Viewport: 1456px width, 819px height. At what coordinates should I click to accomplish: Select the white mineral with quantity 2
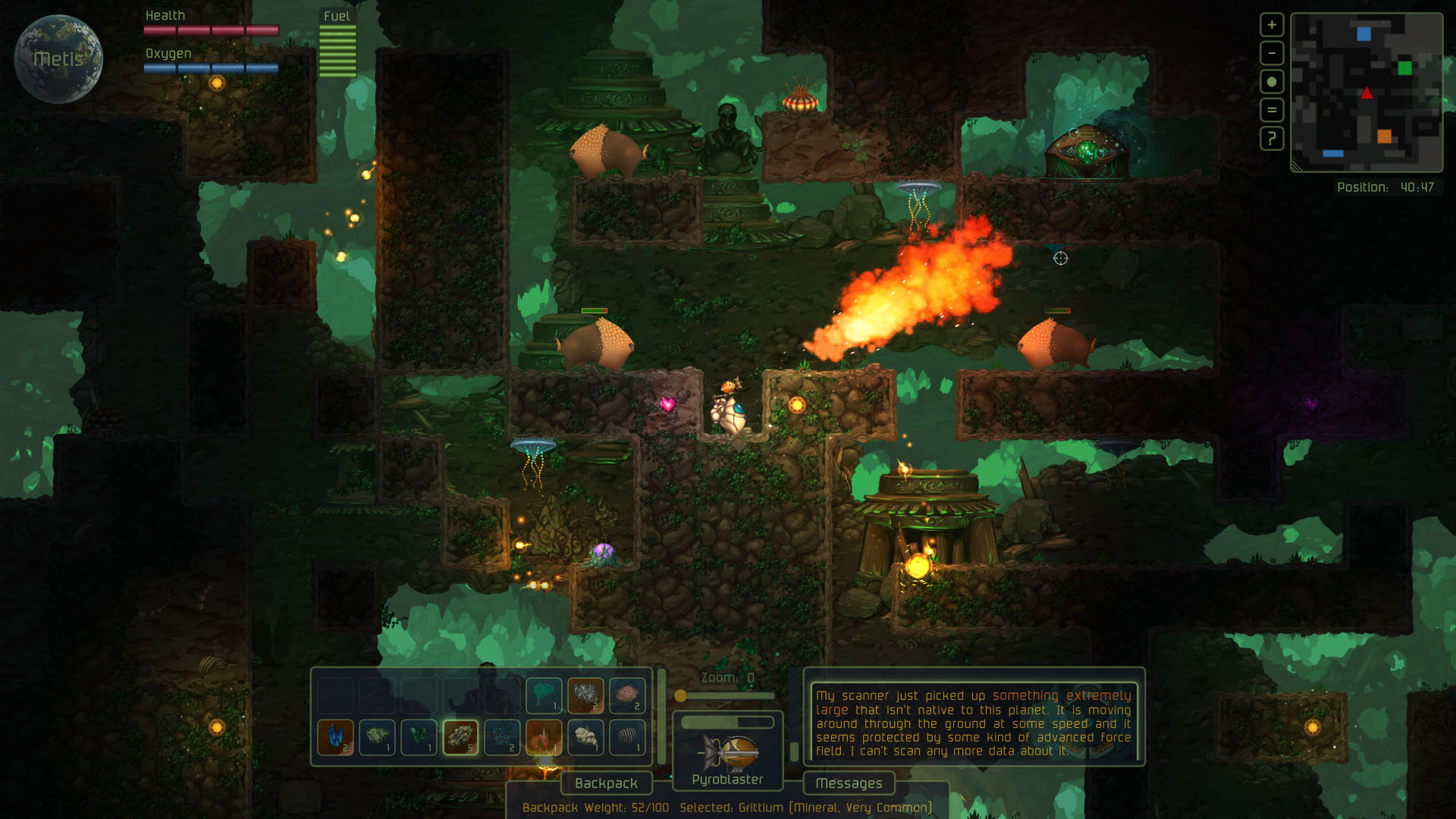585,695
